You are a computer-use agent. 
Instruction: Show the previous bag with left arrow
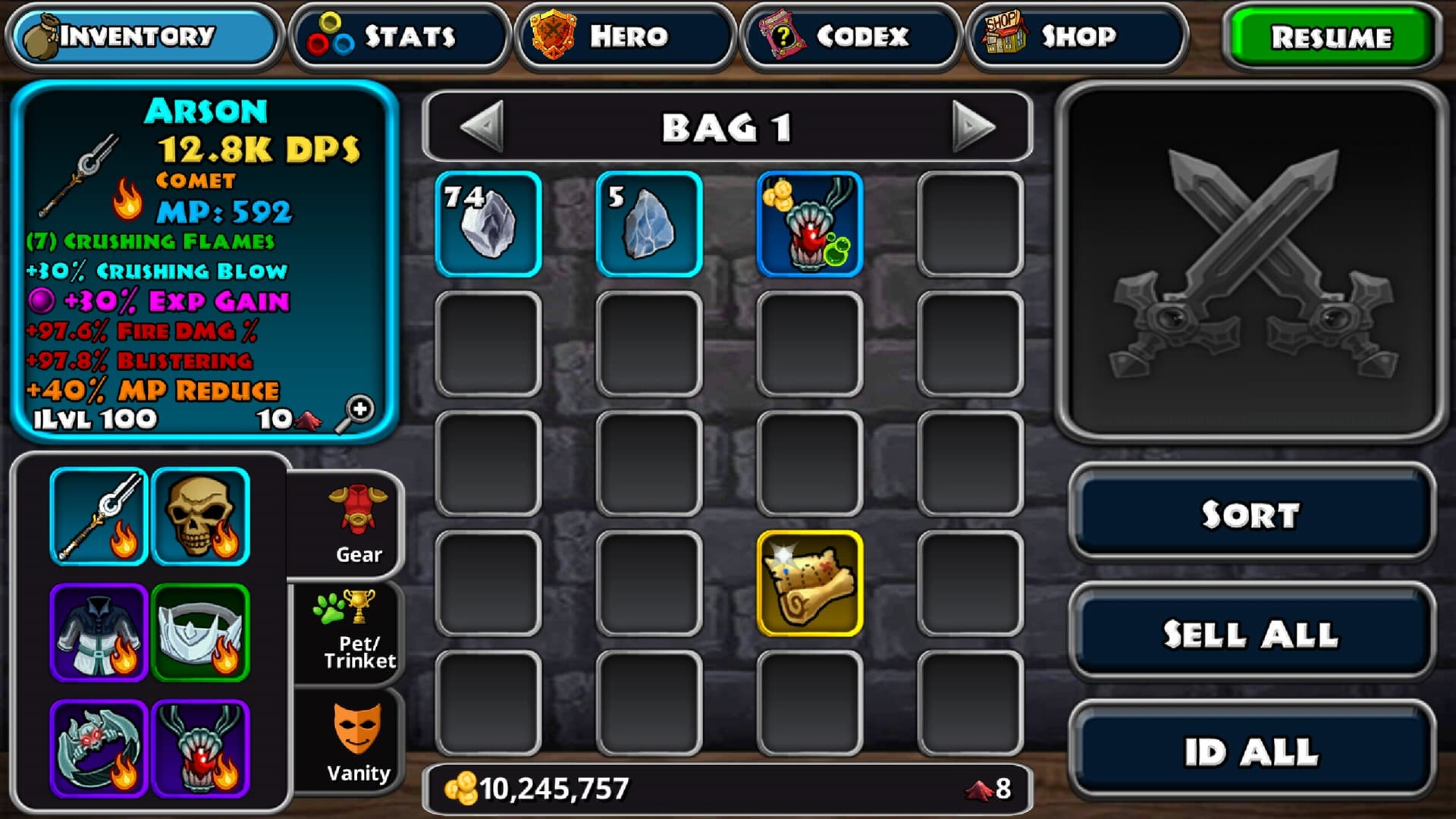click(x=482, y=126)
